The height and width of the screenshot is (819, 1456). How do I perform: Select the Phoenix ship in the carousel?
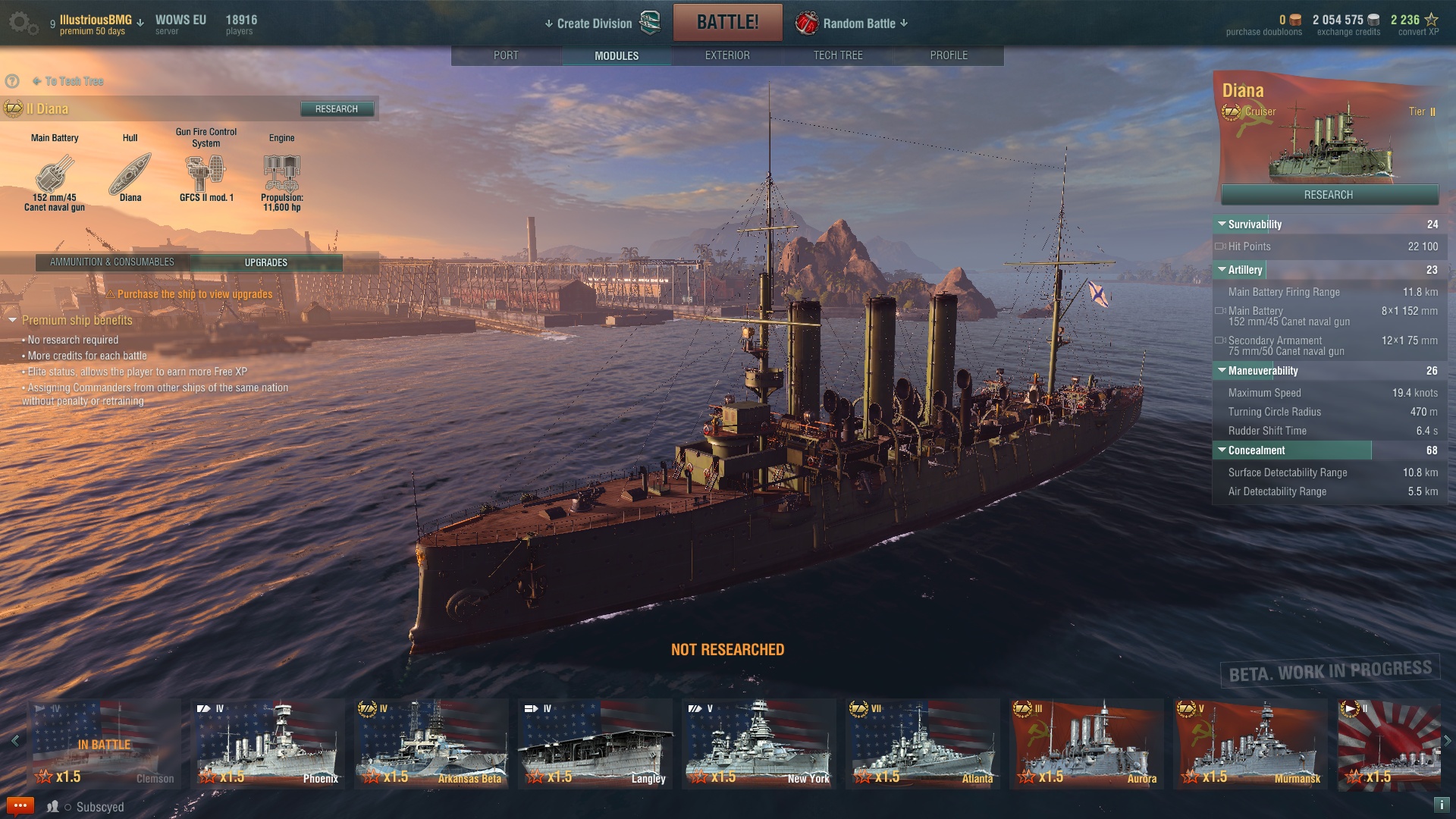tap(268, 744)
